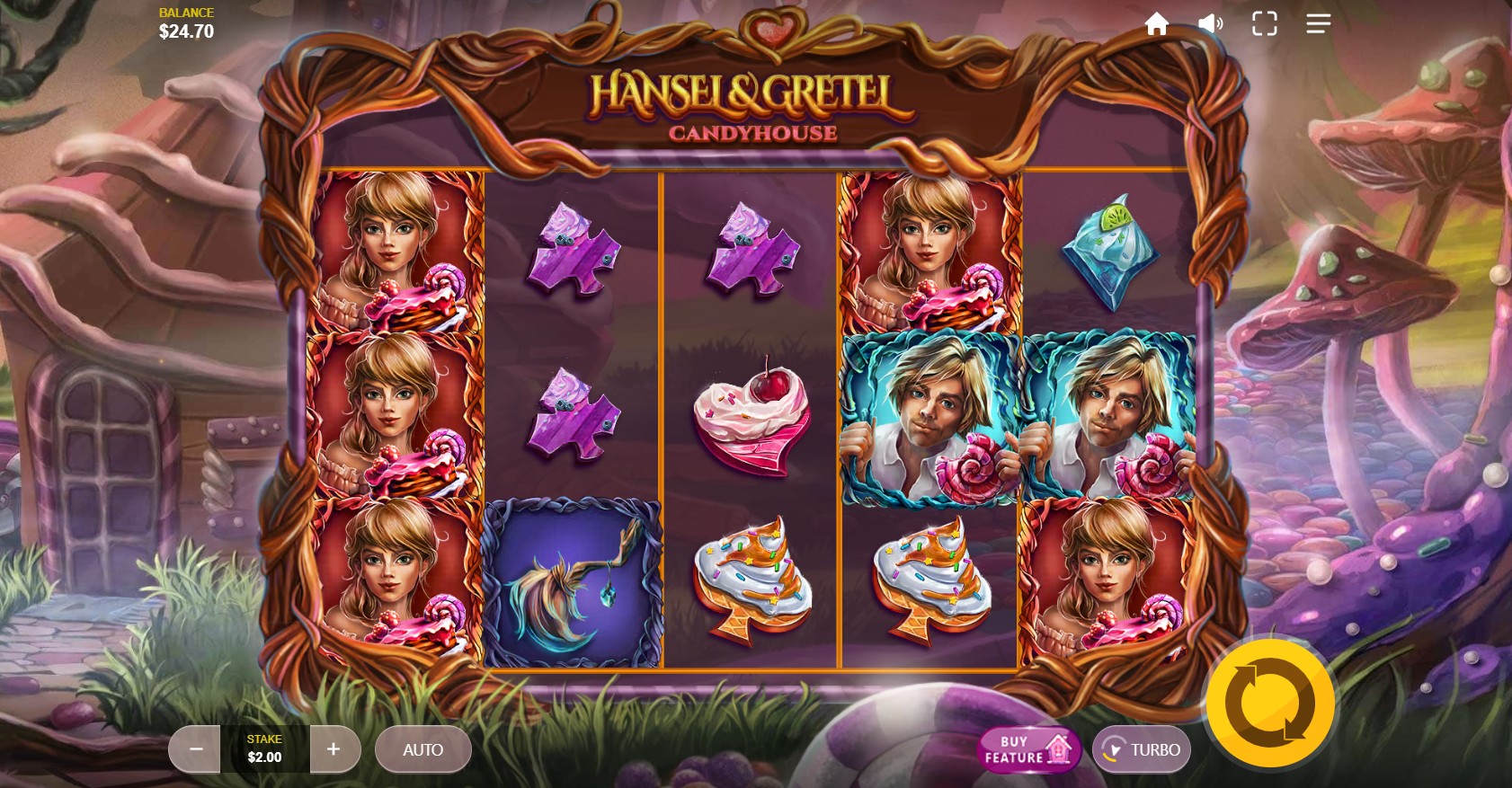The height and width of the screenshot is (788, 1512).
Task: Enable autoplay with the AUTO button
Action: pyautogui.click(x=422, y=749)
